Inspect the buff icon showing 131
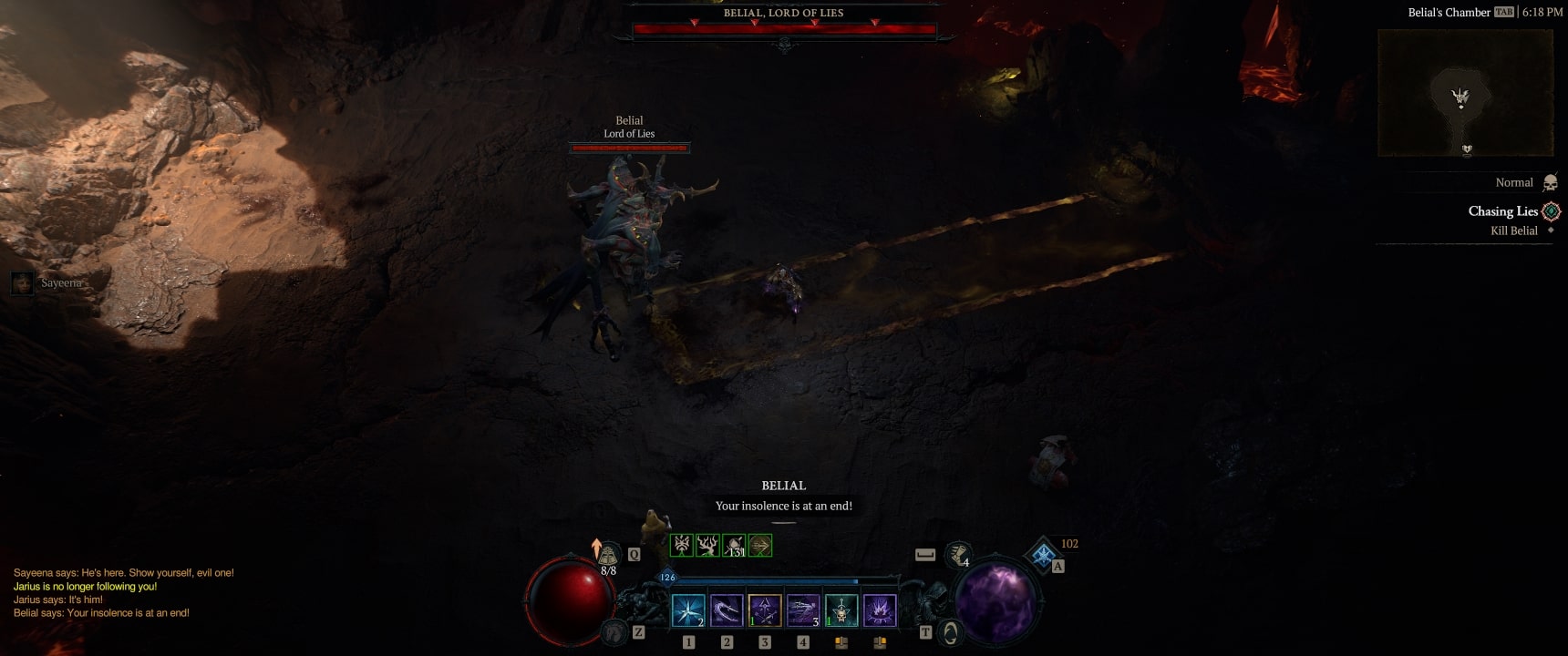The height and width of the screenshot is (656, 1568). coord(734,545)
